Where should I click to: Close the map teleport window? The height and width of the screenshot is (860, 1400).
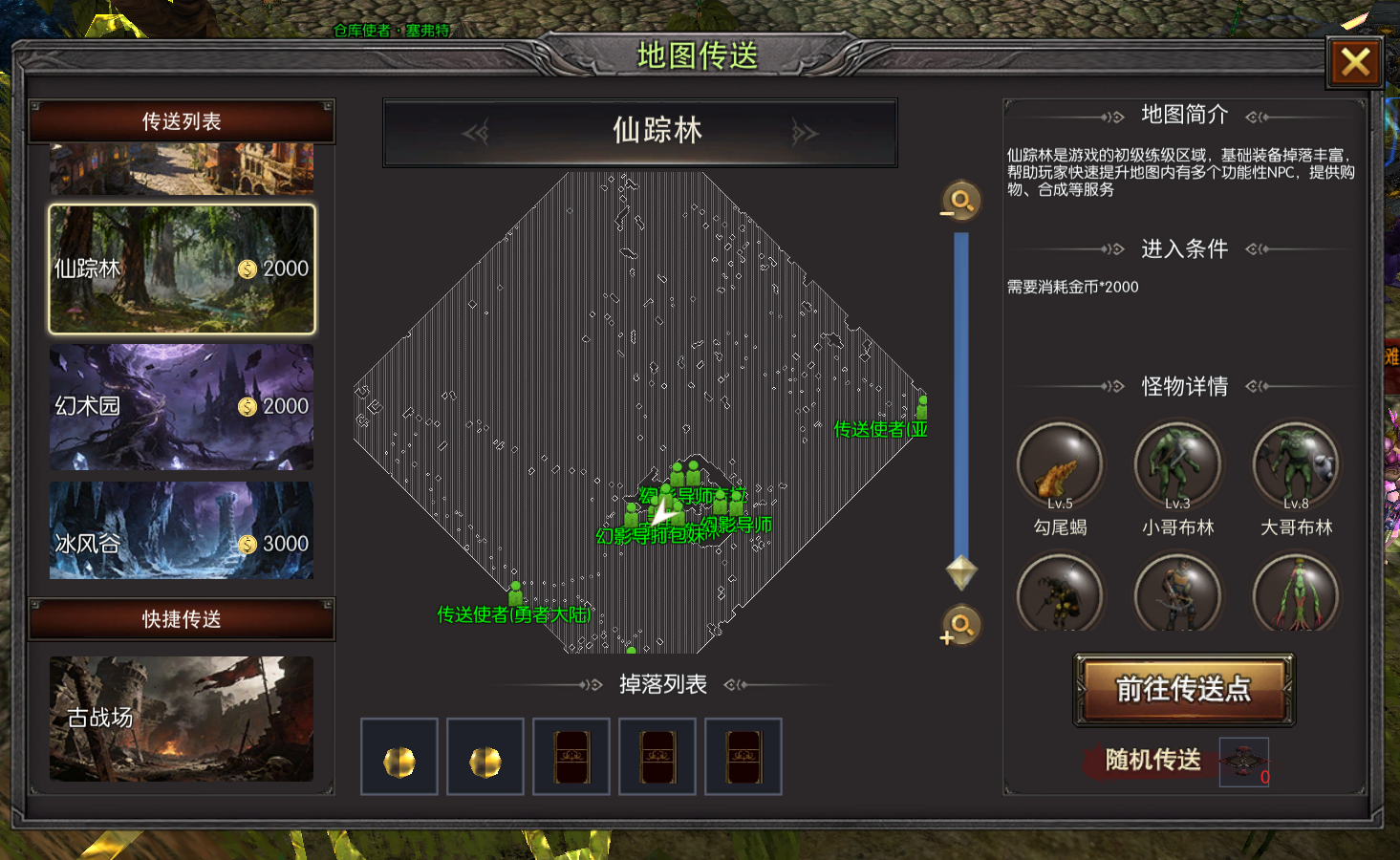click(x=1355, y=63)
